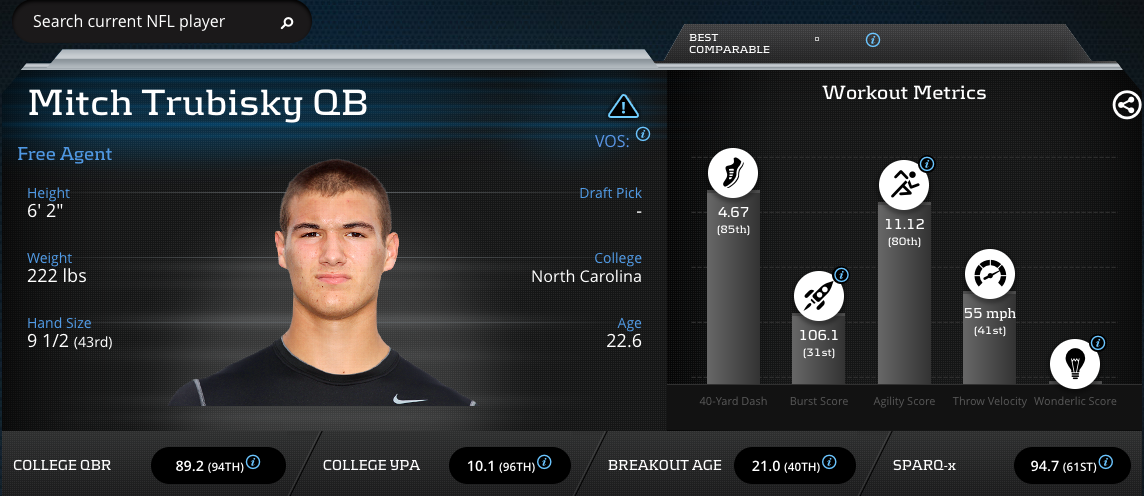Show info for Wonderlic Score
1144x496 pixels.
point(1098,343)
